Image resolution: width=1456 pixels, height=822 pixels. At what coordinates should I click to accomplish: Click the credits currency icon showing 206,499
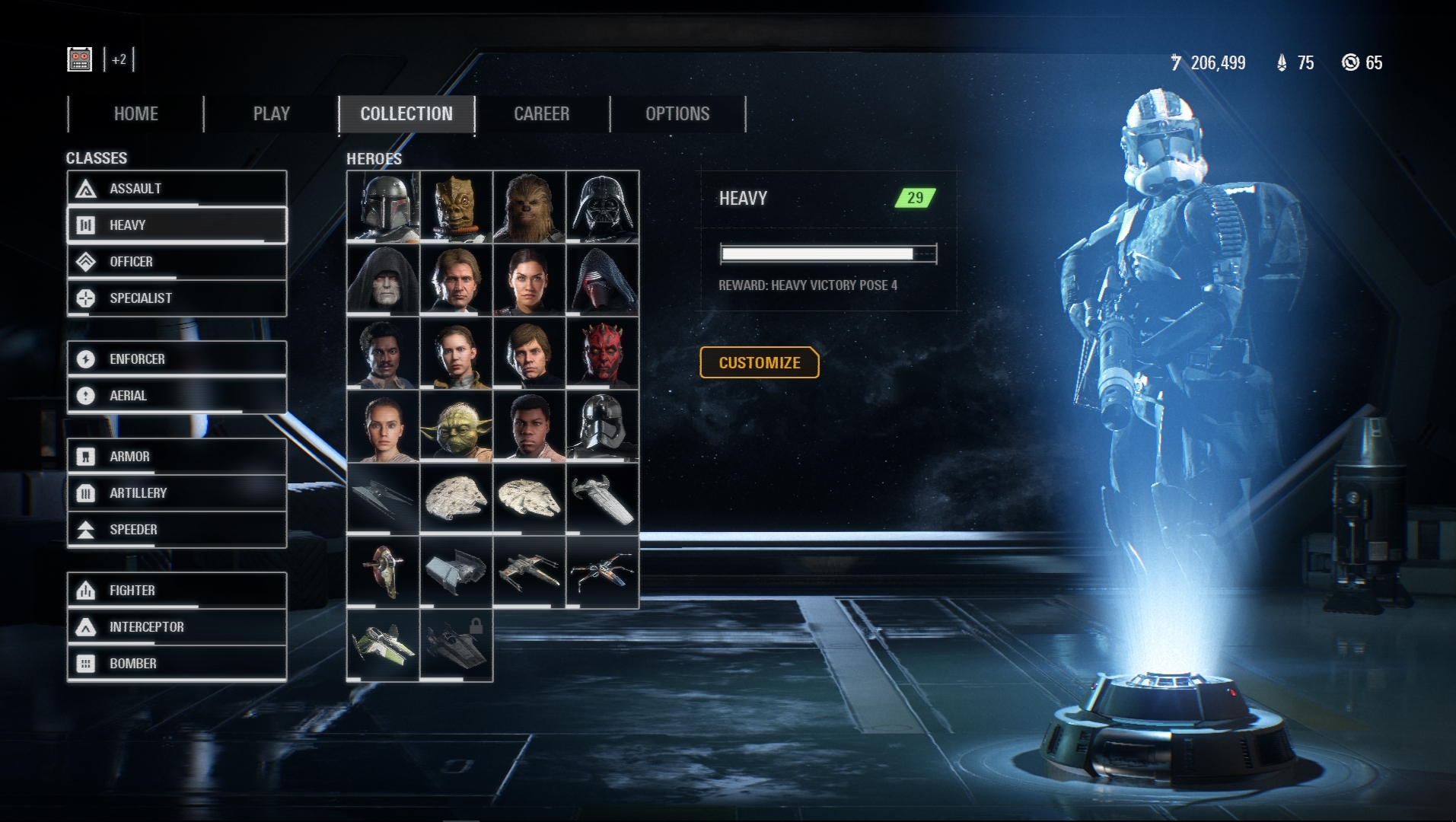click(1177, 64)
